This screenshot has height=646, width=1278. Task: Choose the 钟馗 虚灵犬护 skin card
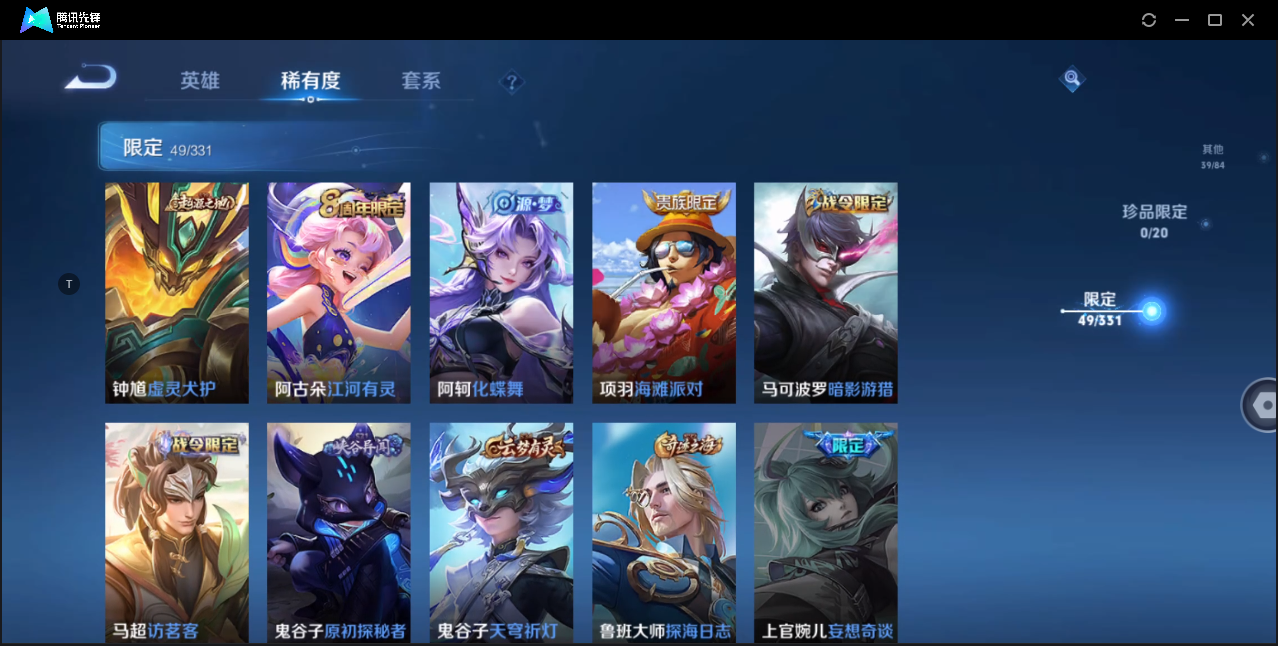coord(177,292)
